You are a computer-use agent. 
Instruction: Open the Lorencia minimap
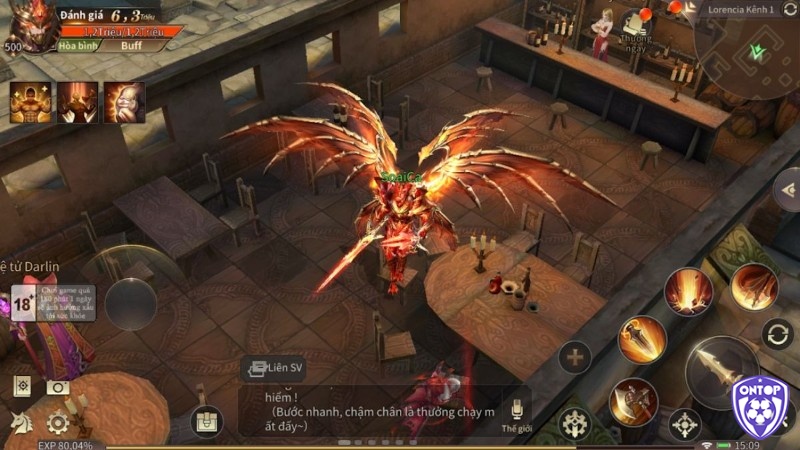tap(750, 55)
